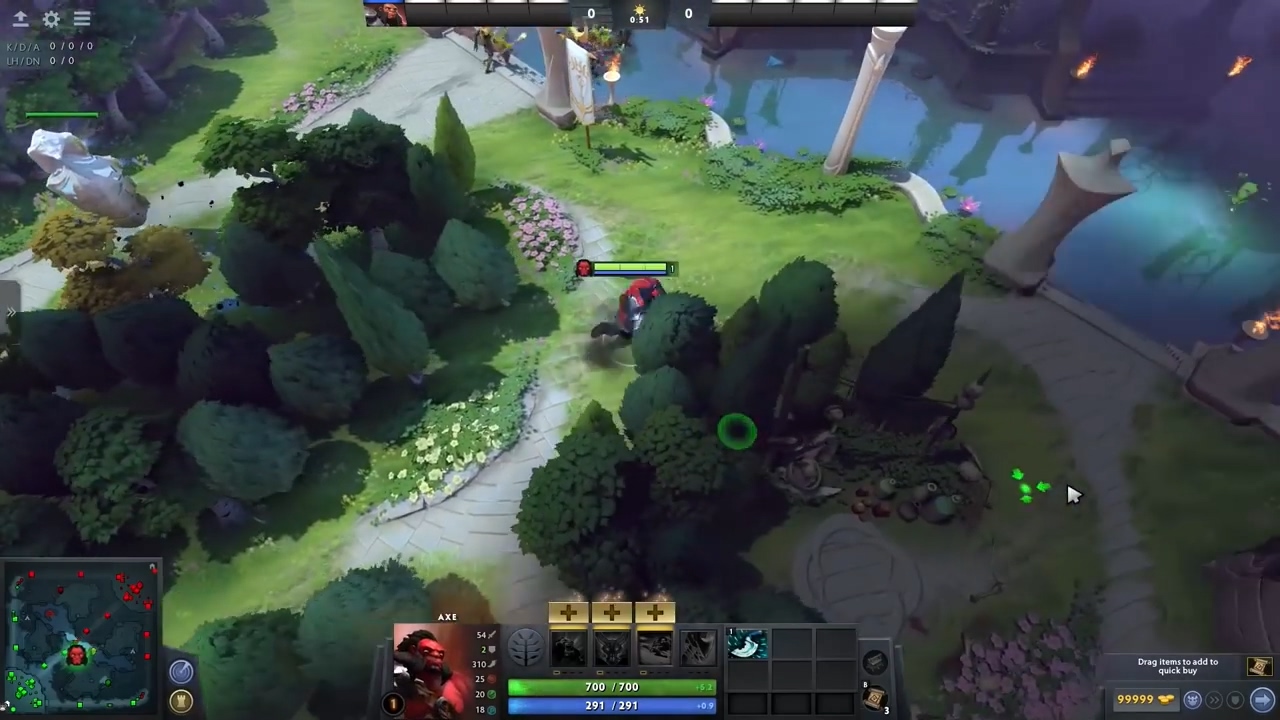Level up the third ability with the plus button
1280x720 pixels.
coord(654,613)
